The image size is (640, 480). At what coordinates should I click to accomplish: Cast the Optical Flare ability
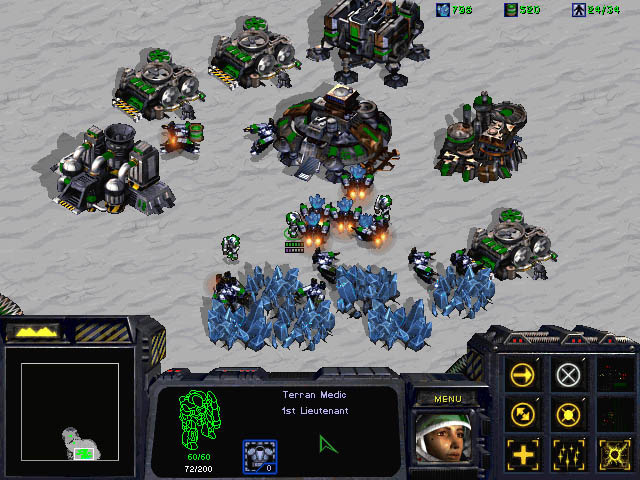coord(612,452)
